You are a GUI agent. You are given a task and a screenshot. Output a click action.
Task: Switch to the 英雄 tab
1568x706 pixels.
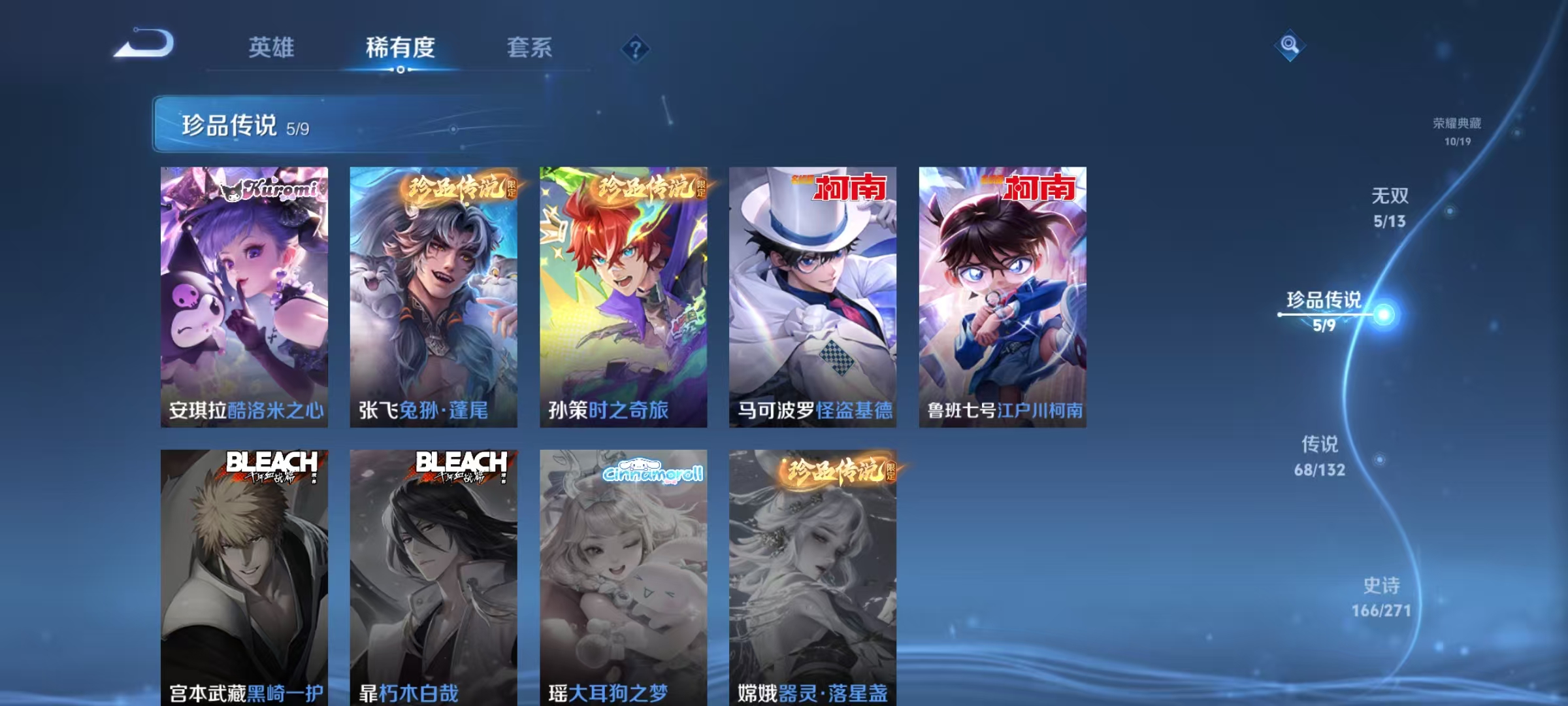tap(272, 48)
